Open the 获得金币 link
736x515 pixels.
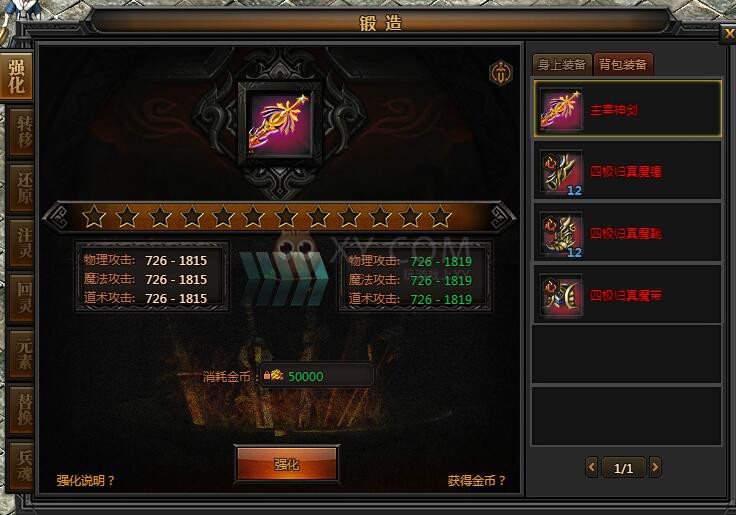(476, 481)
